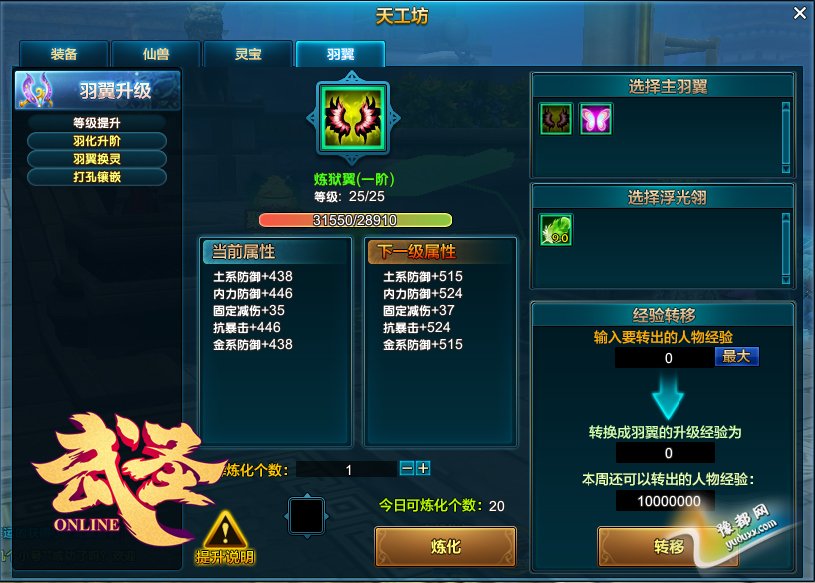Viewport: 815px width, 583px height.
Task: Select the 灵宝 tab
Action: [x=247, y=54]
